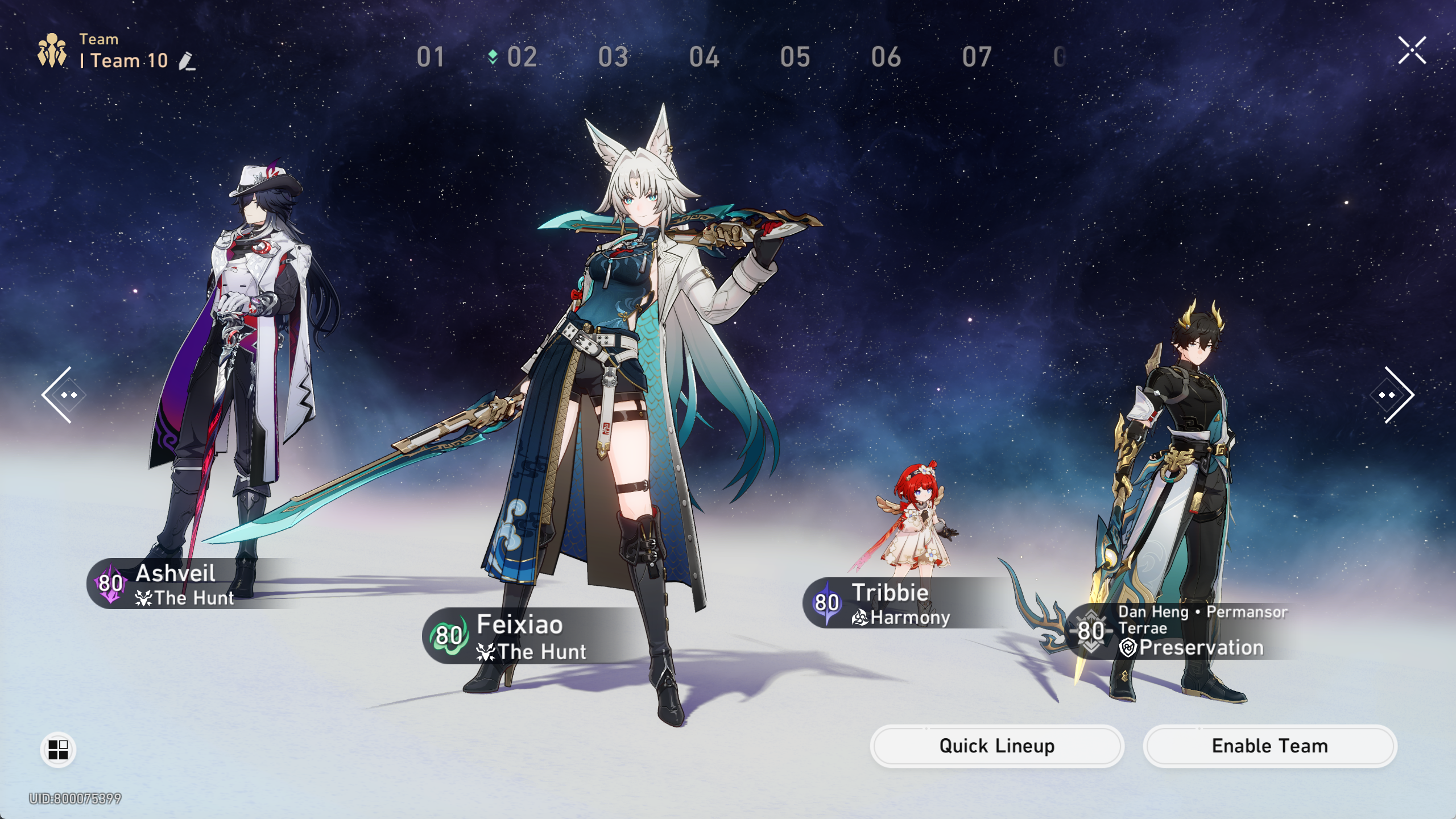Open the four-square grid view icon
Viewport: 1456px width, 819px height.
(58, 749)
